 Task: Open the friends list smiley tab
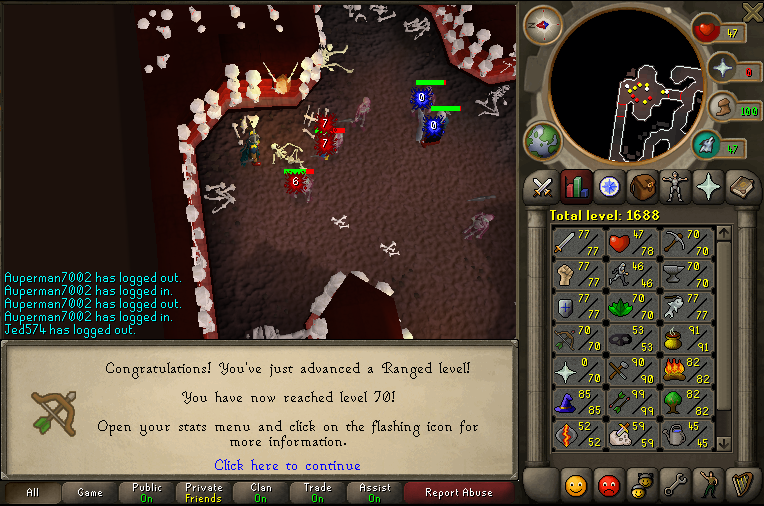coord(575,485)
